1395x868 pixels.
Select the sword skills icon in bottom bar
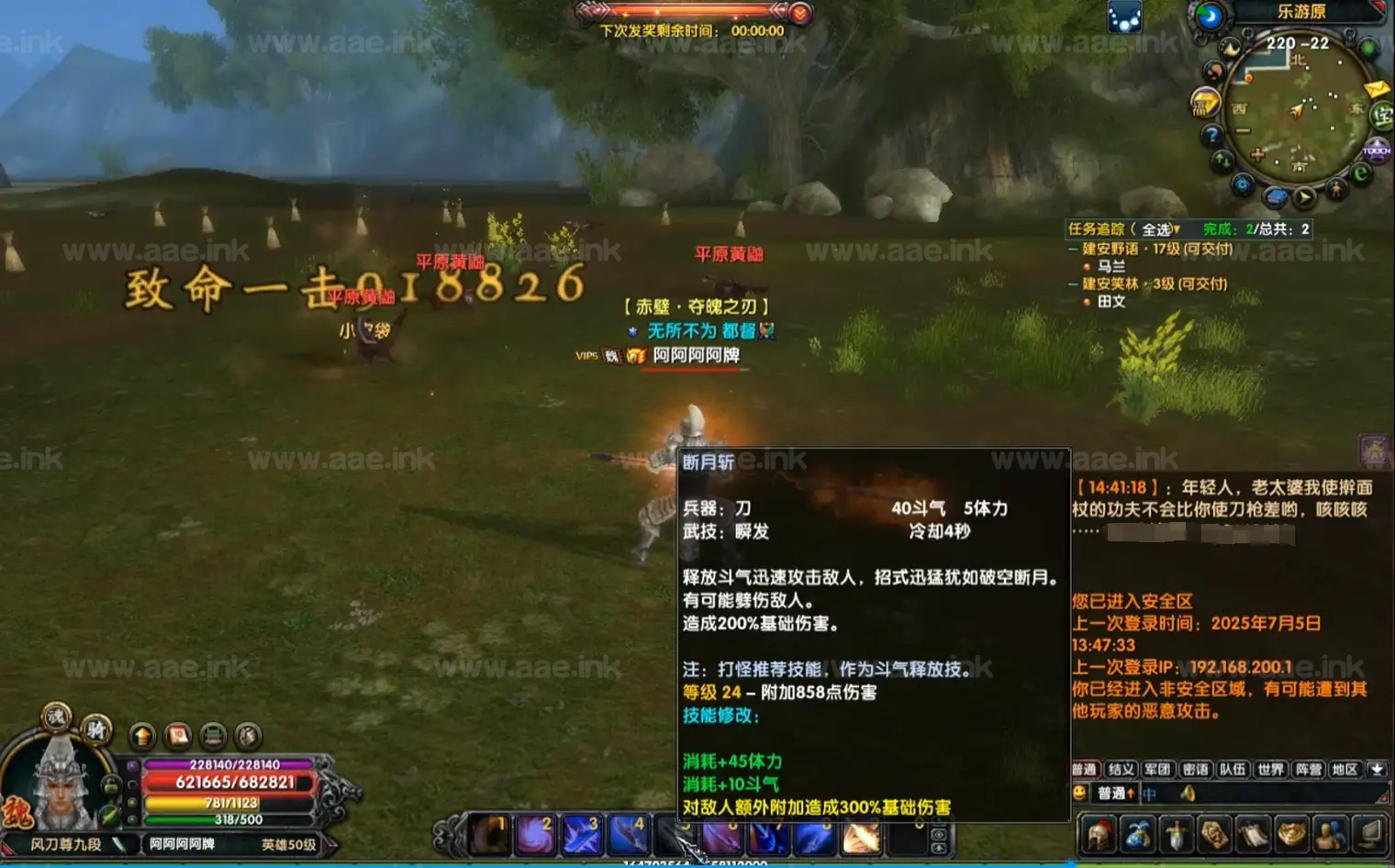(1176, 835)
